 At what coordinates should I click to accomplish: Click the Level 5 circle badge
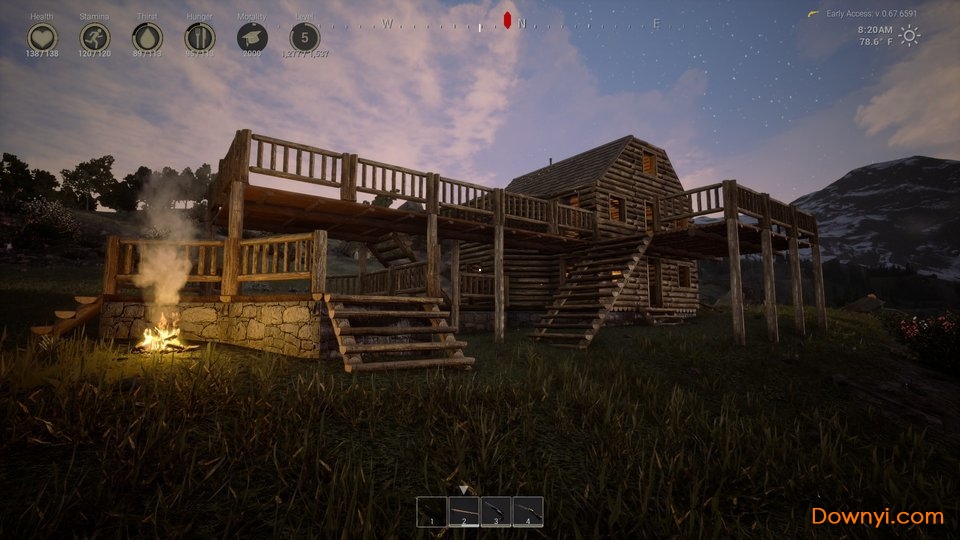[x=305, y=37]
